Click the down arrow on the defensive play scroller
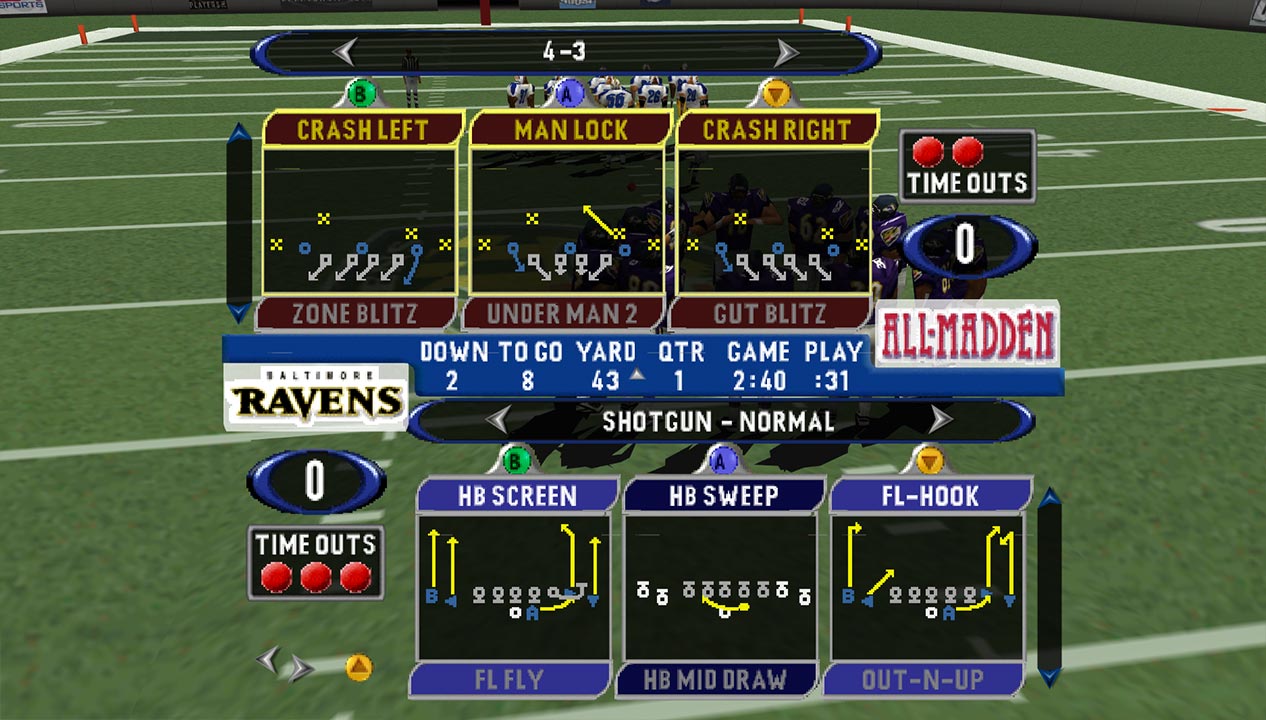This screenshot has width=1266, height=720. (x=240, y=312)
